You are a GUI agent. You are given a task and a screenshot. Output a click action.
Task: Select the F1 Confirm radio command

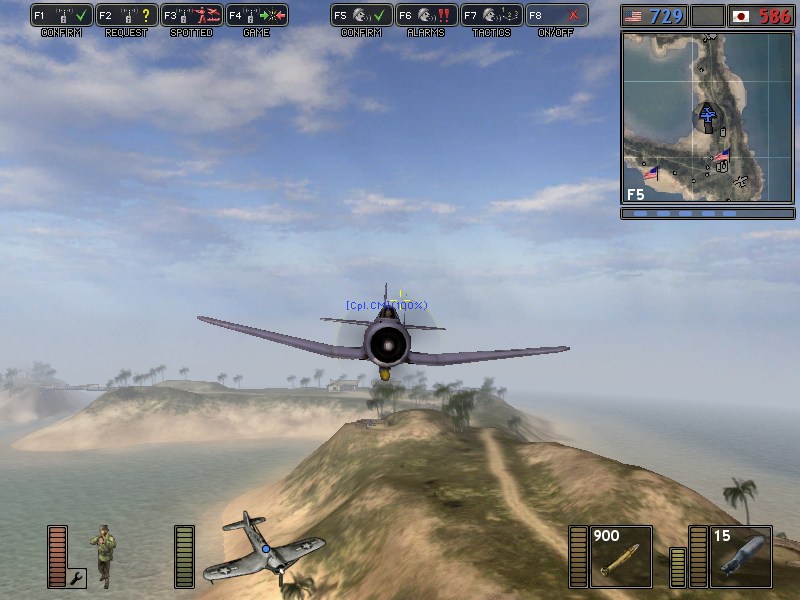click(x=62, y=15)
